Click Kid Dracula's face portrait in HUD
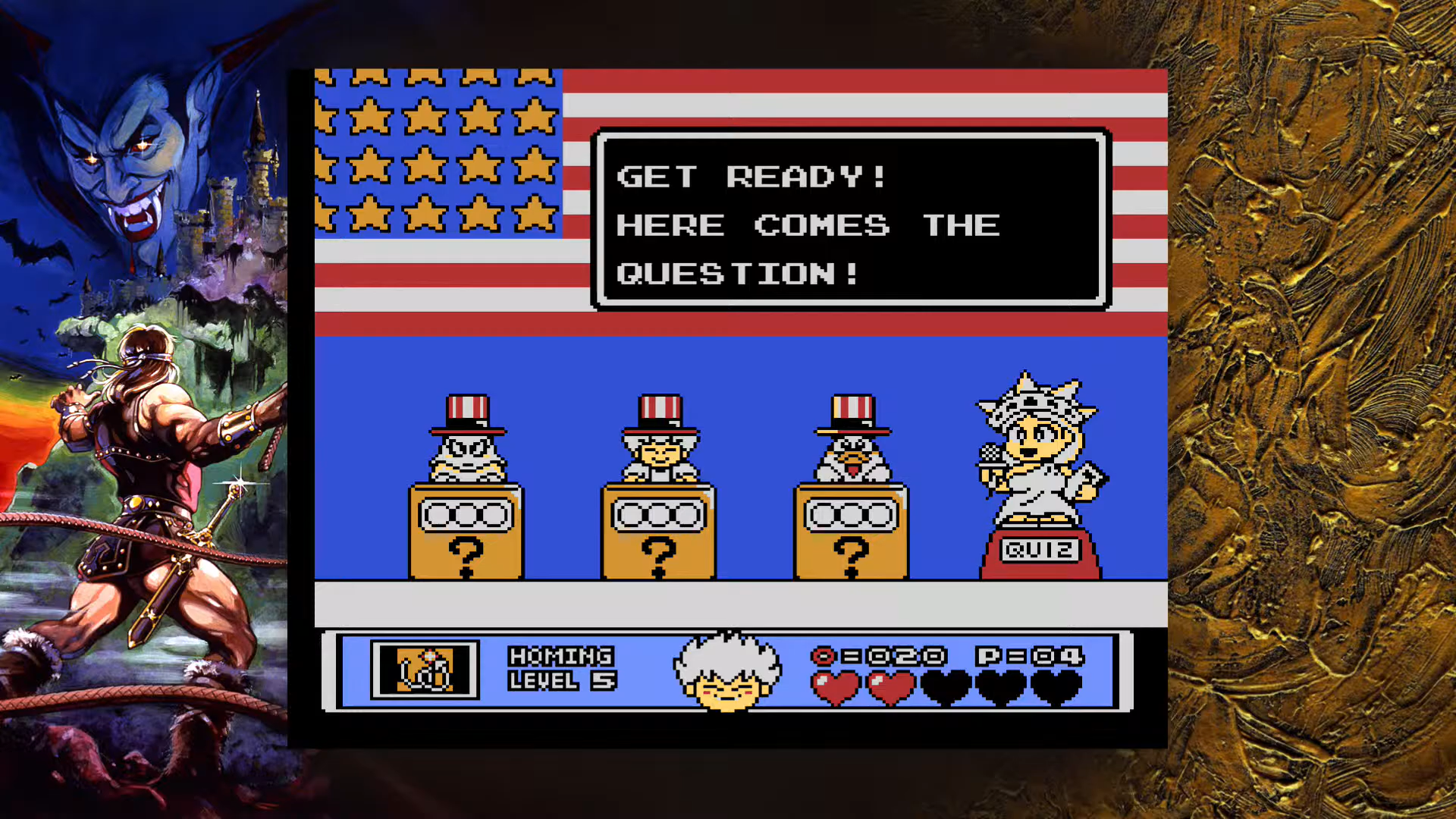Screen dimensions: 1456x819 [x=726, y=672]
